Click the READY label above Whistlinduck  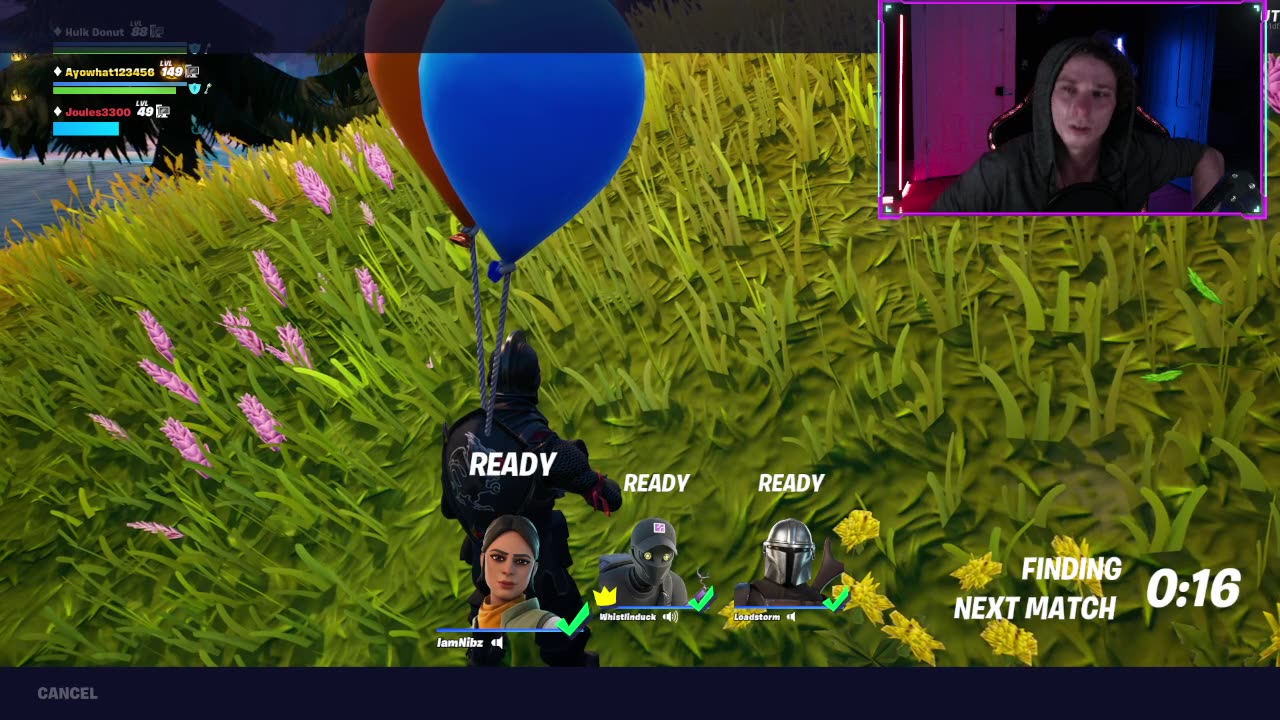point(657,483)
